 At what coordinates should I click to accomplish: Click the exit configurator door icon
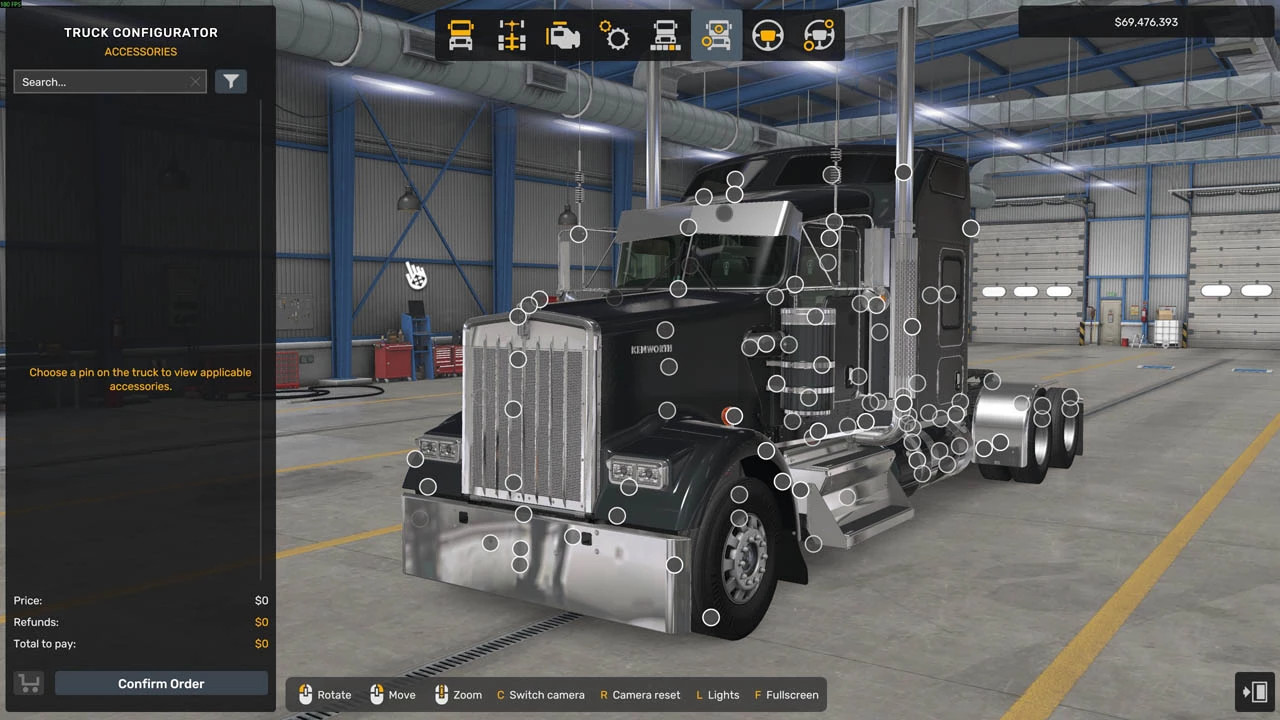coord(1255,691)
